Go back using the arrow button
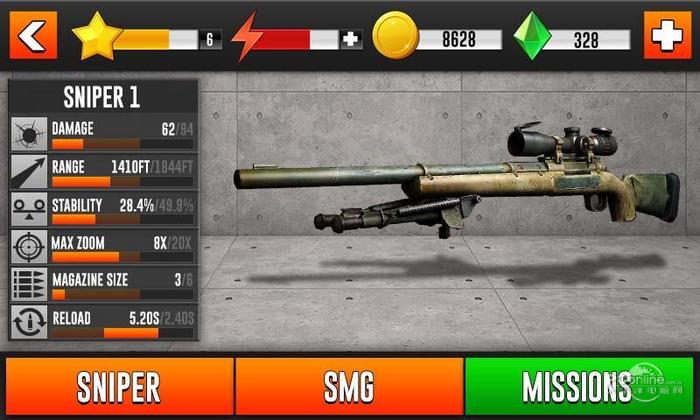This screenshot has height=420, width=700. [33, 37]
